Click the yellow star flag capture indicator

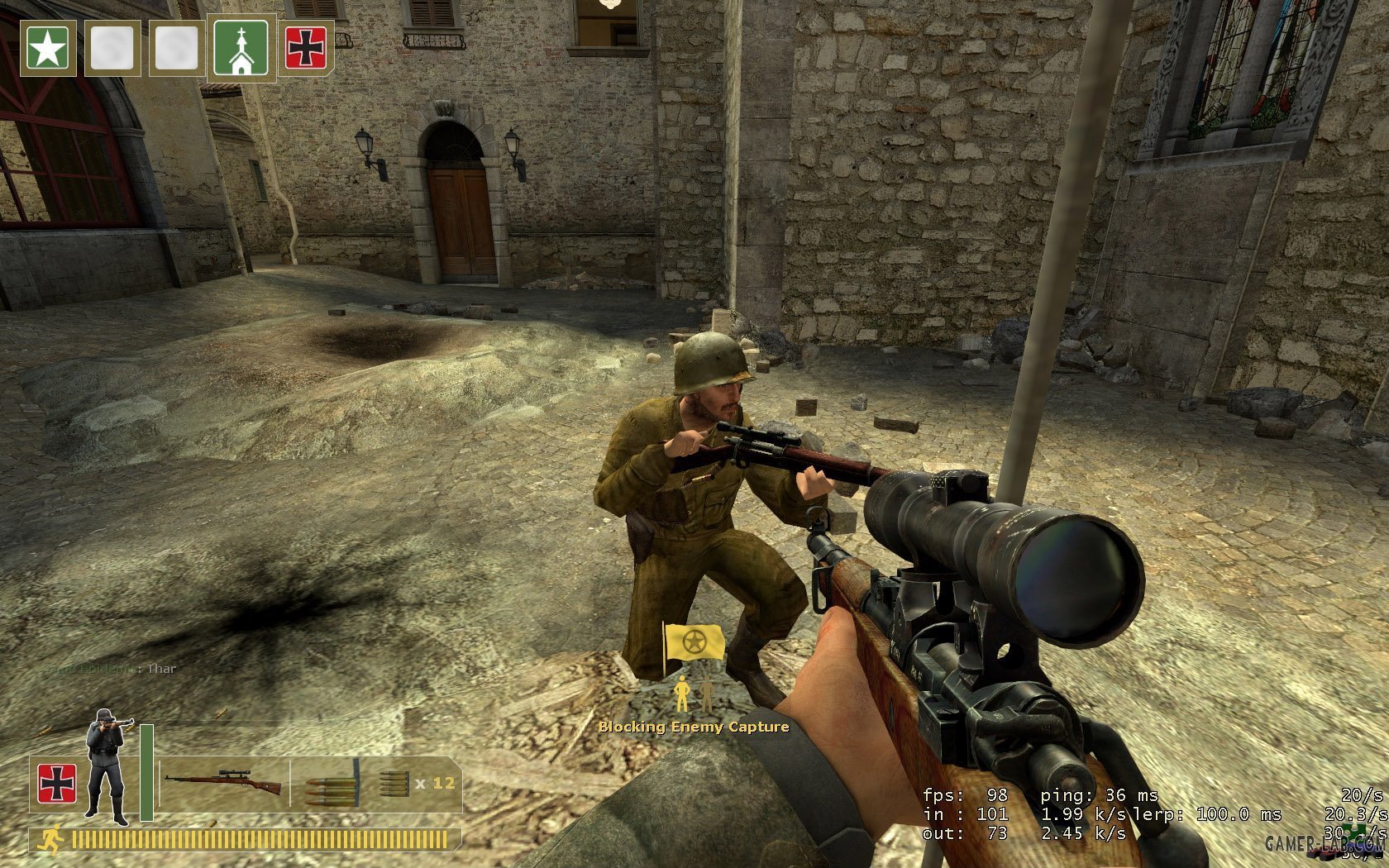(x=694, y=642)
